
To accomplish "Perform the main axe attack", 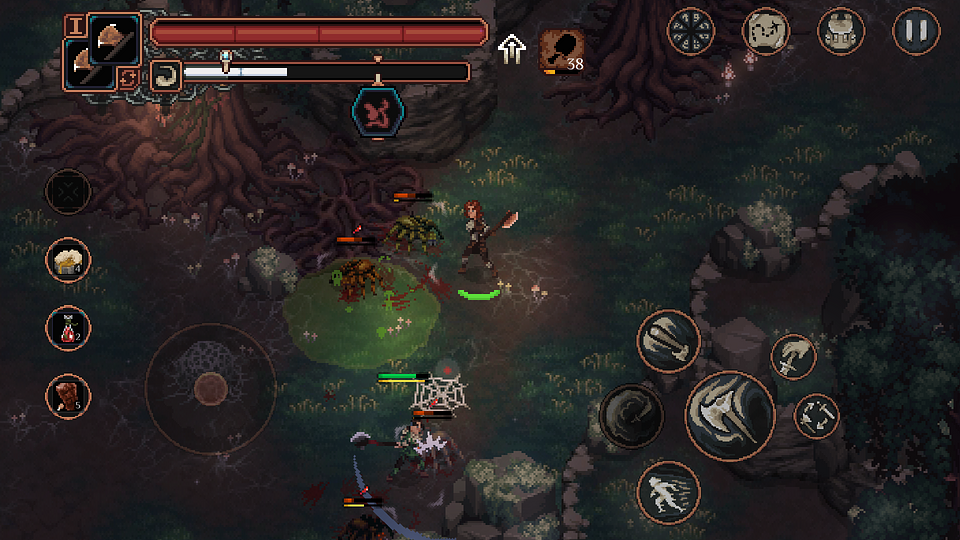I will click(x=730, y=416).
